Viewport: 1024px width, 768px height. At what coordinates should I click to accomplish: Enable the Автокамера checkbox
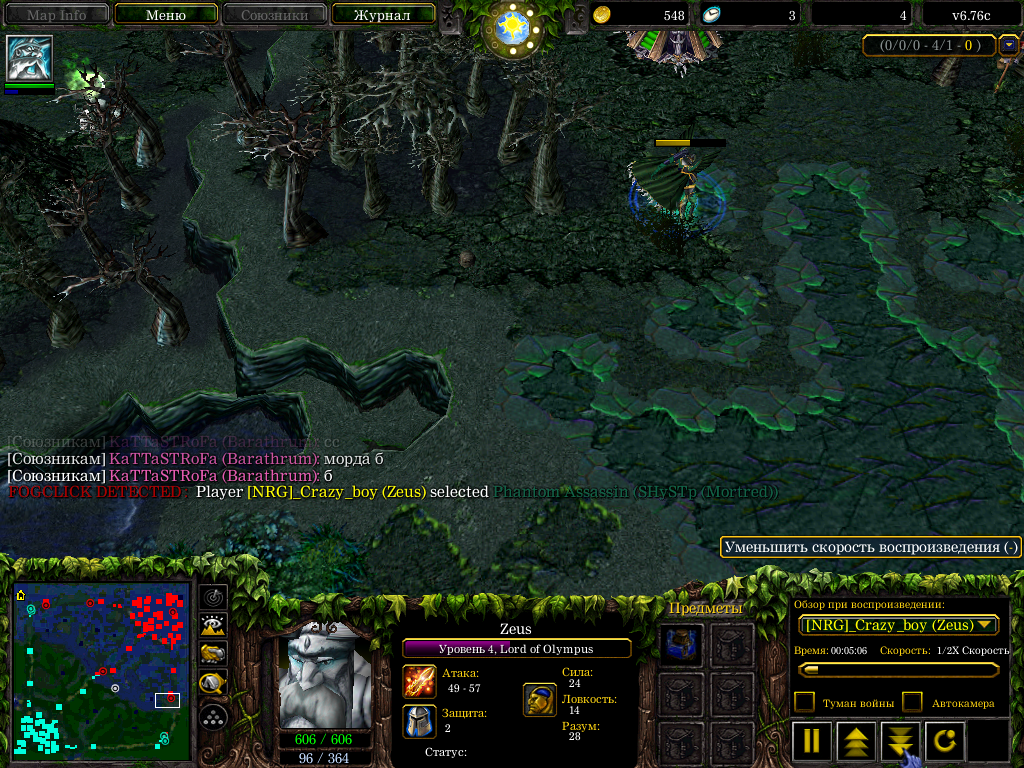point(912,702)
